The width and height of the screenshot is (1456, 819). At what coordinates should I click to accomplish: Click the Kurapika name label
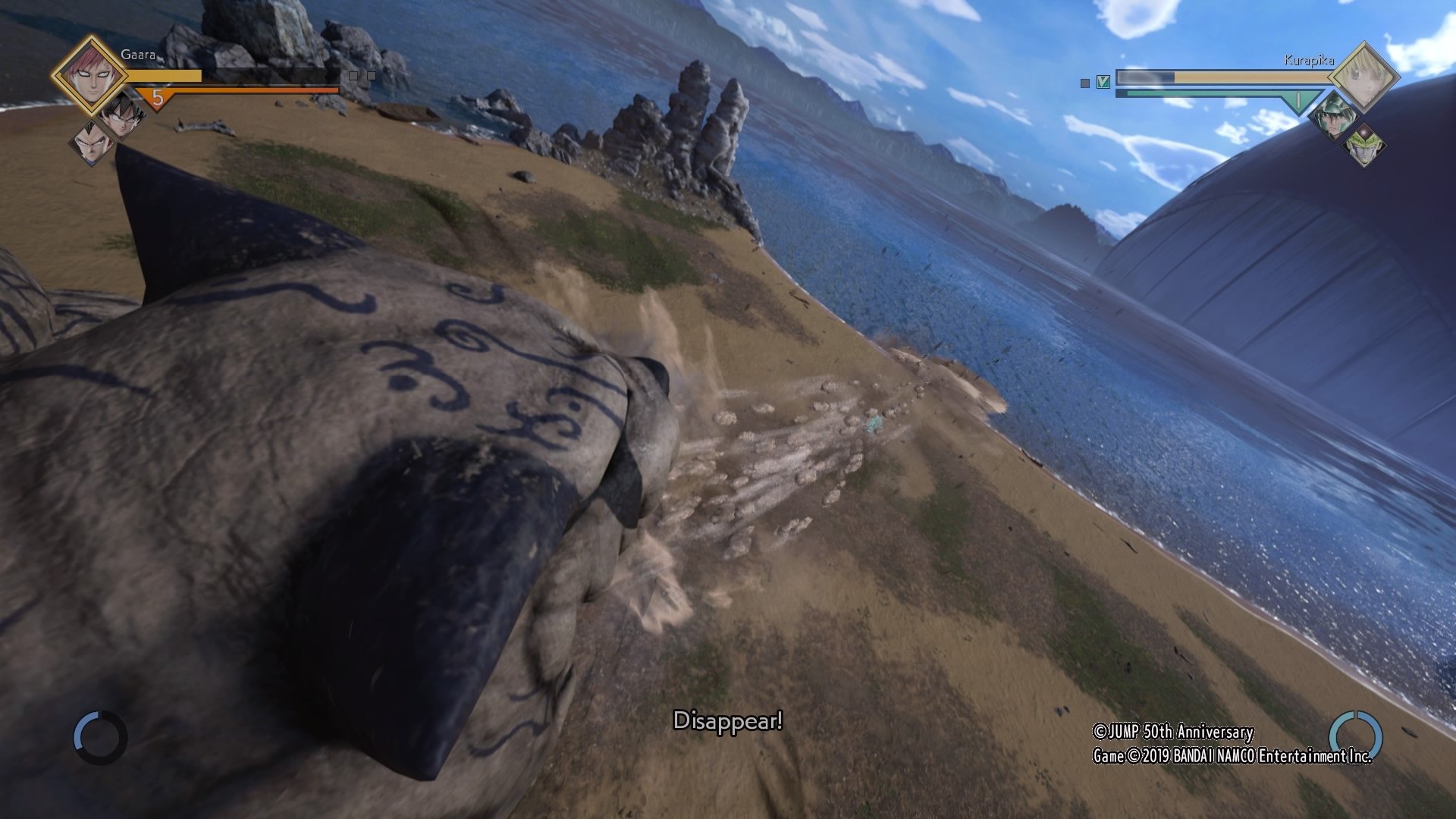1310,60
